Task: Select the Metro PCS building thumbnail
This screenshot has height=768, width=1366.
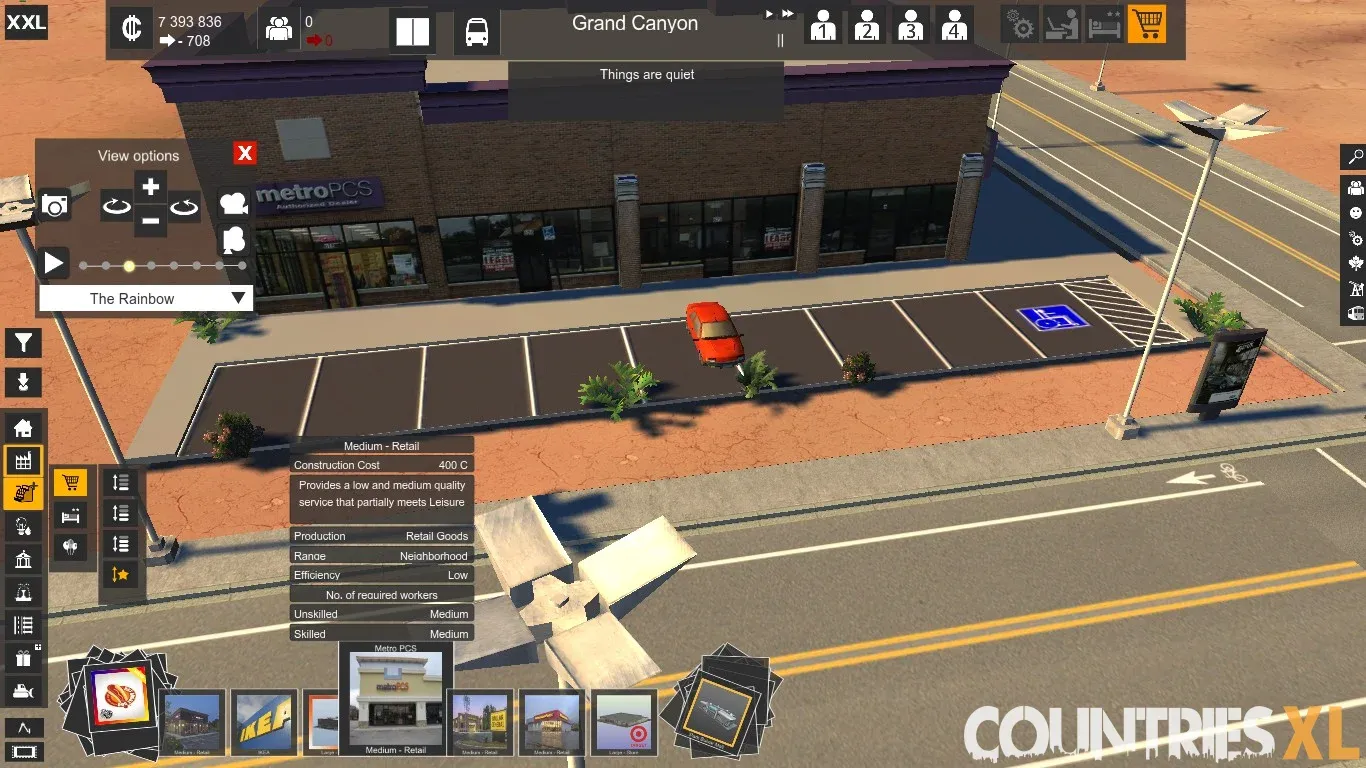Action: (396, 699)
